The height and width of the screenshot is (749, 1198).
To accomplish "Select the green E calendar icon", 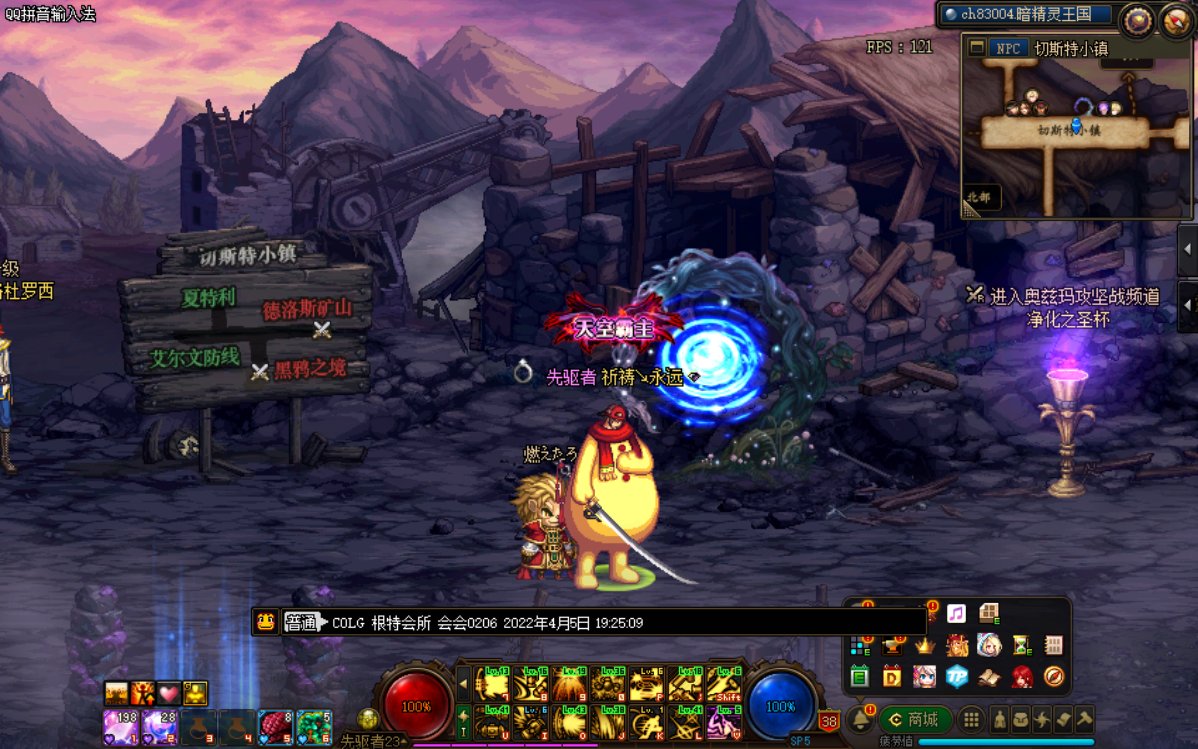I will [859, 677].
